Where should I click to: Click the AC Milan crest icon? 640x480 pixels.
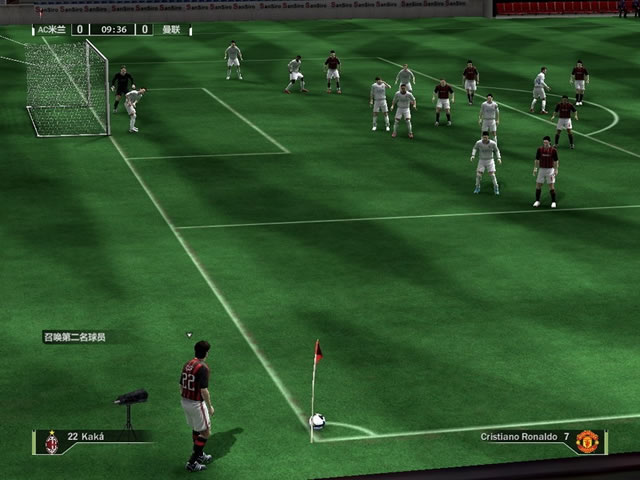pyautogui.click(x=51, y=442)
